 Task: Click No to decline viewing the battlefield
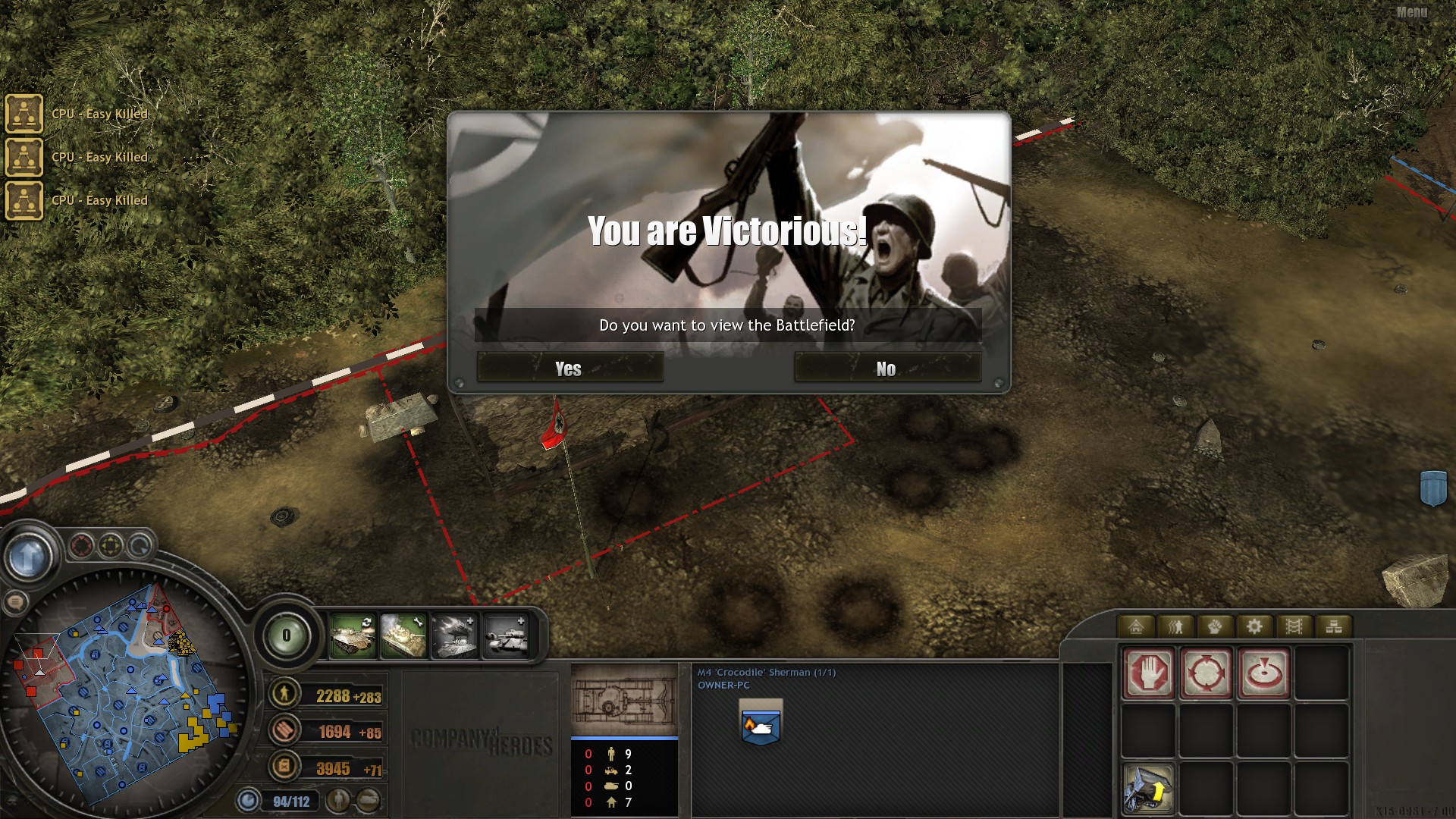click(886, 369)
